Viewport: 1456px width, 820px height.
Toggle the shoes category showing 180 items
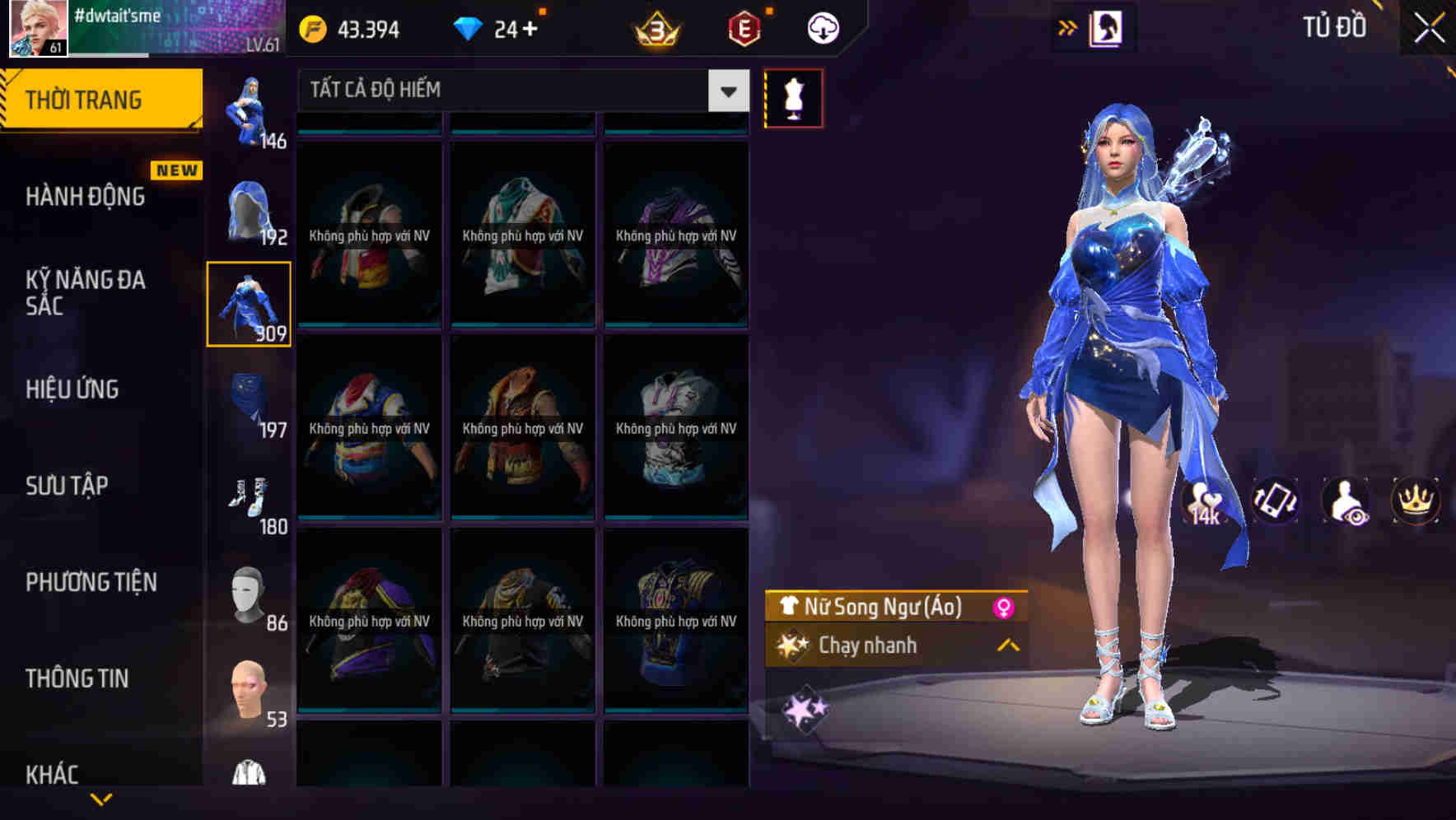(x=249, y=501)
